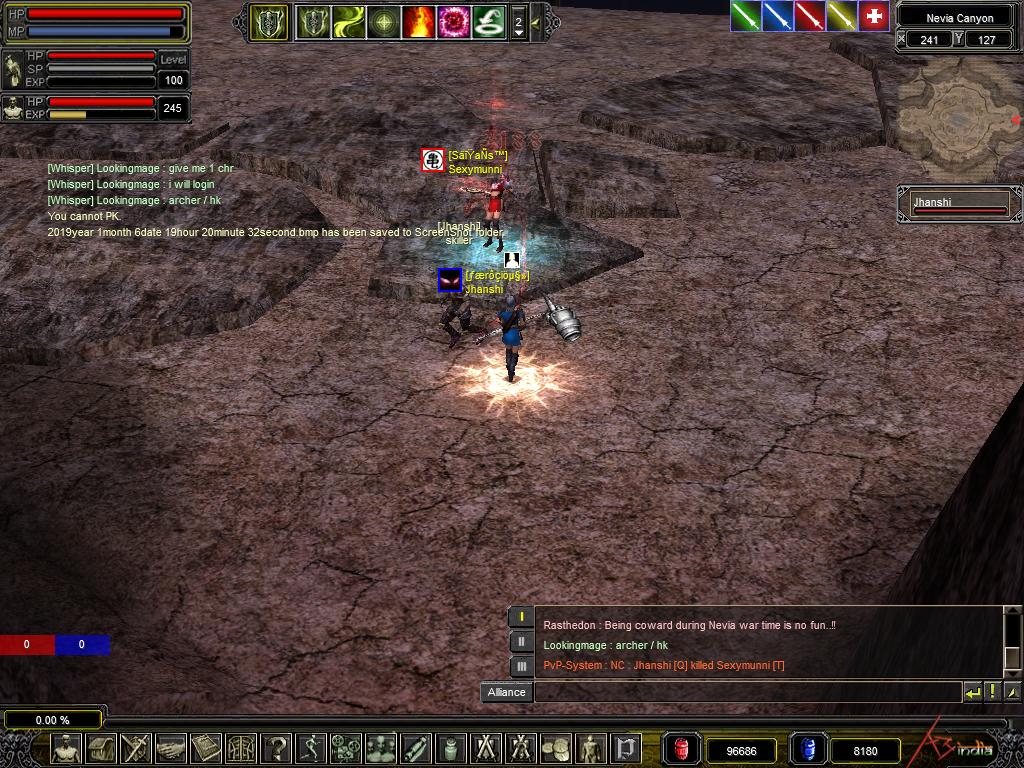Select the Jhanshi target frame
This screenshot has width=1024, height=768.
tap(959, 204)
